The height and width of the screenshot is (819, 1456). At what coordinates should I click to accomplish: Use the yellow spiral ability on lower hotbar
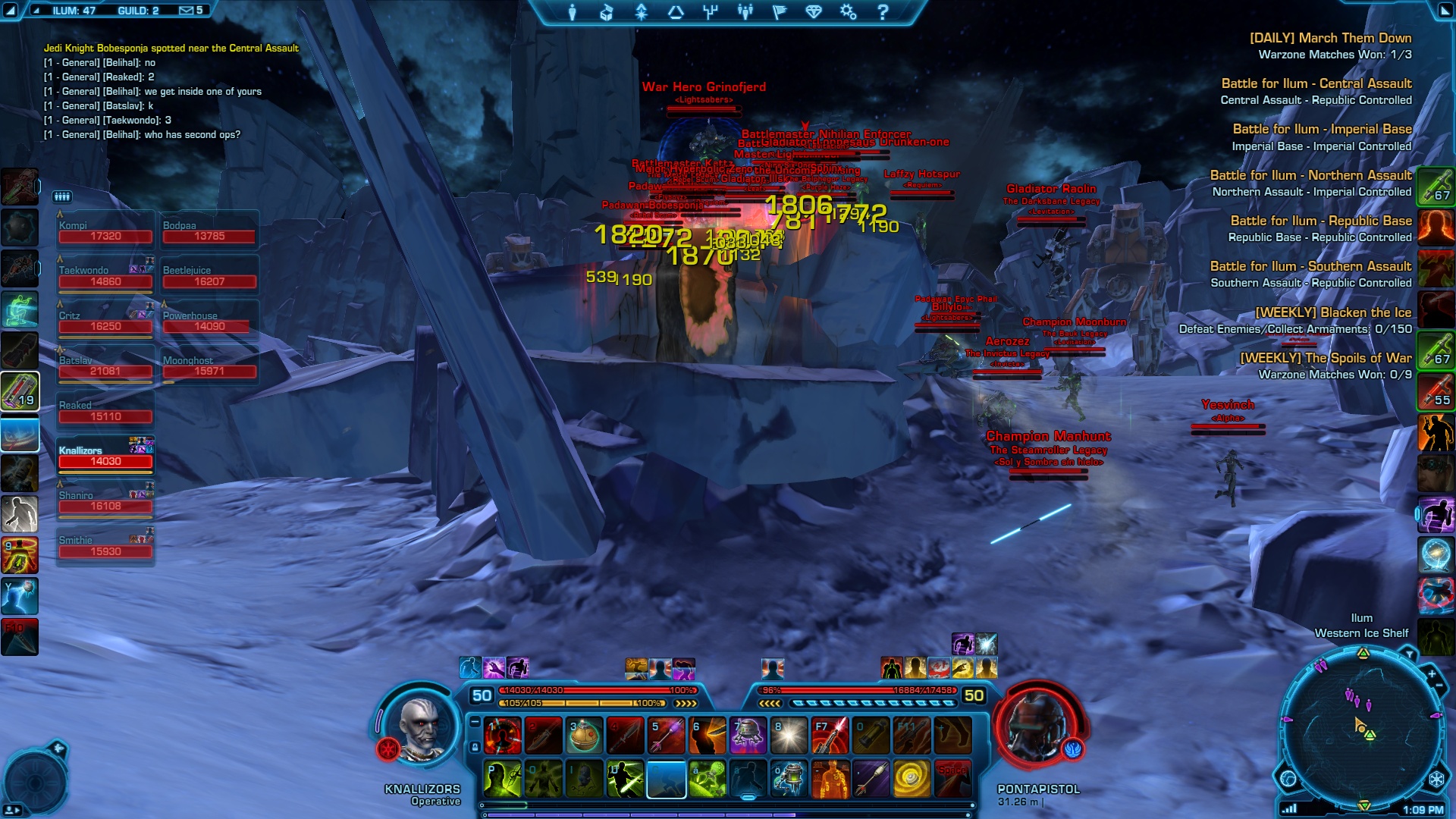coord(912,779)
